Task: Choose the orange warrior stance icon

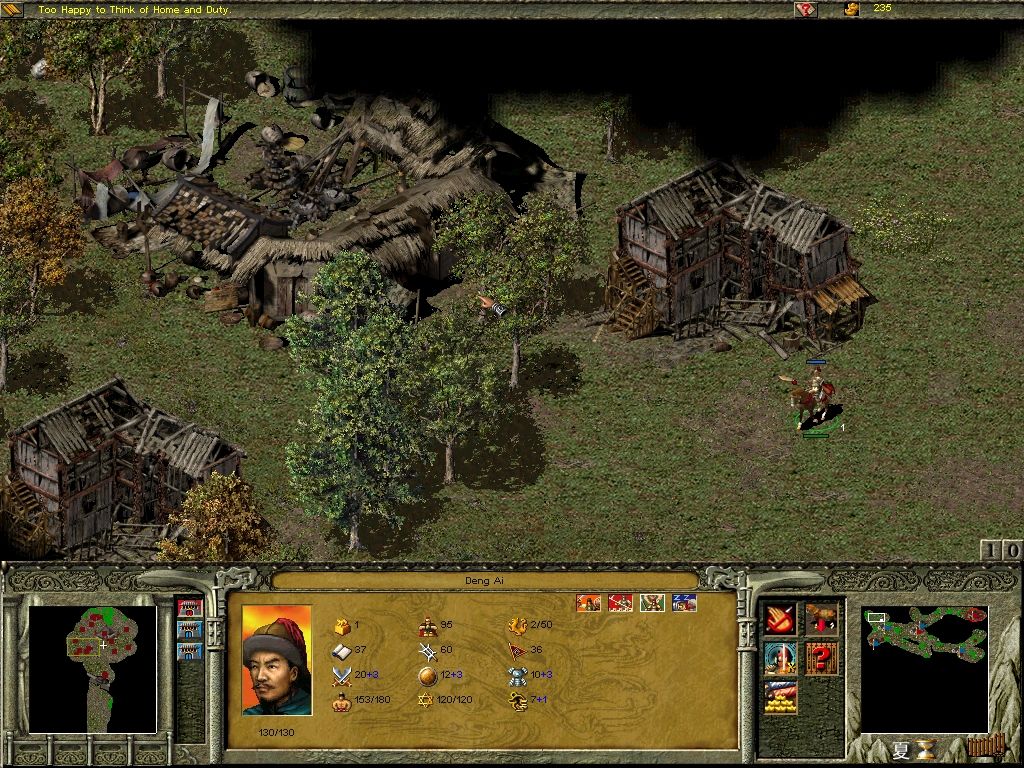Action: point(588,603)
